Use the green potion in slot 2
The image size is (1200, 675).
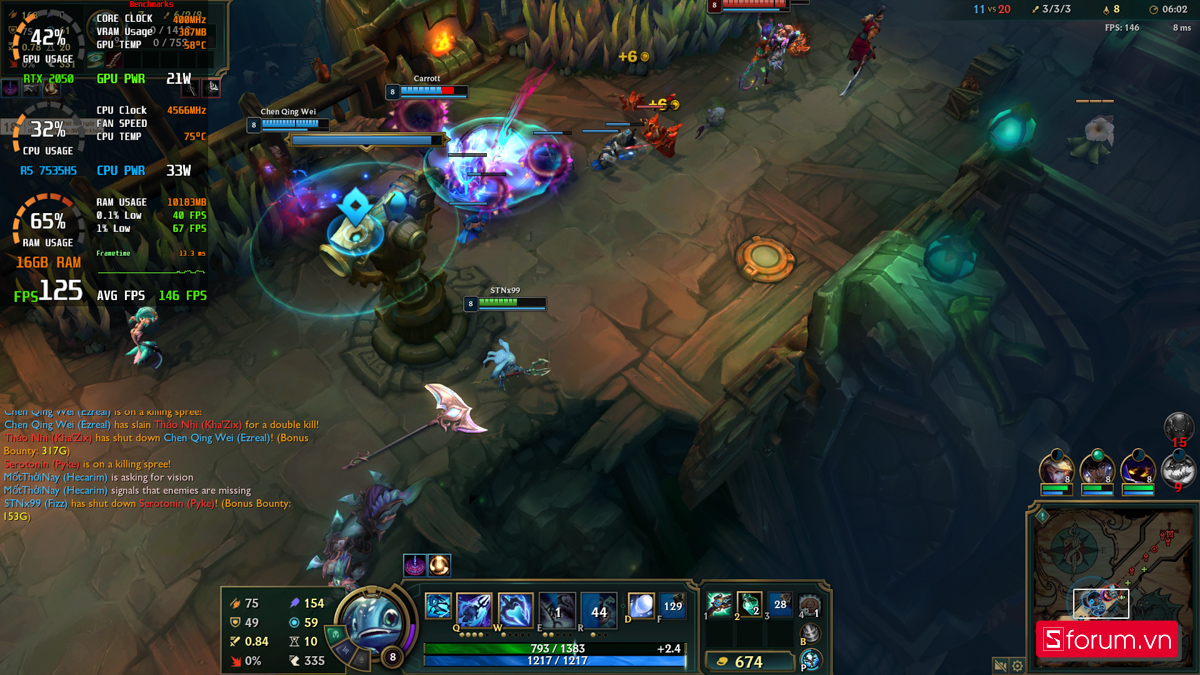click(x=749, y=604)
